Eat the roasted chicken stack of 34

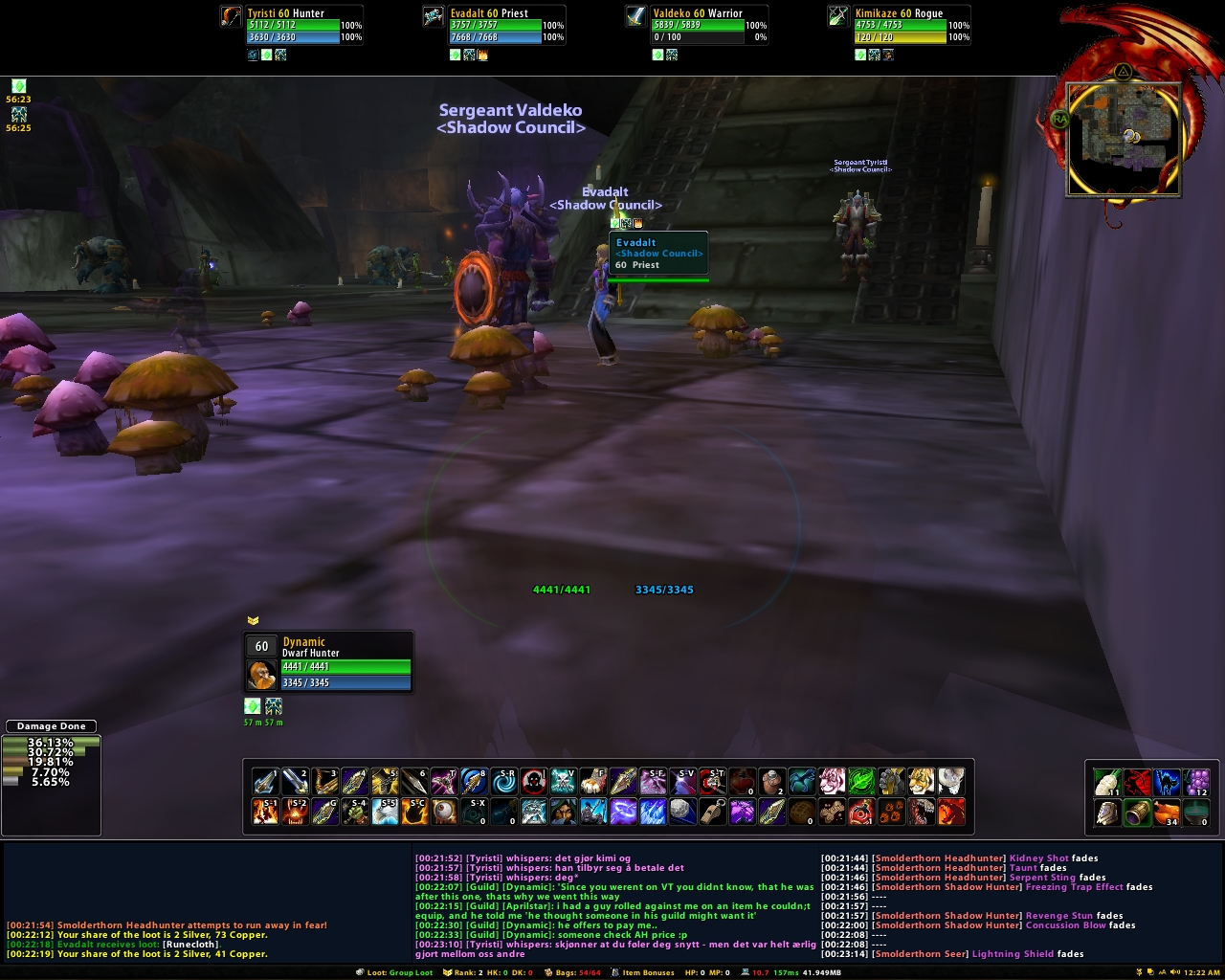[1167, 813]
